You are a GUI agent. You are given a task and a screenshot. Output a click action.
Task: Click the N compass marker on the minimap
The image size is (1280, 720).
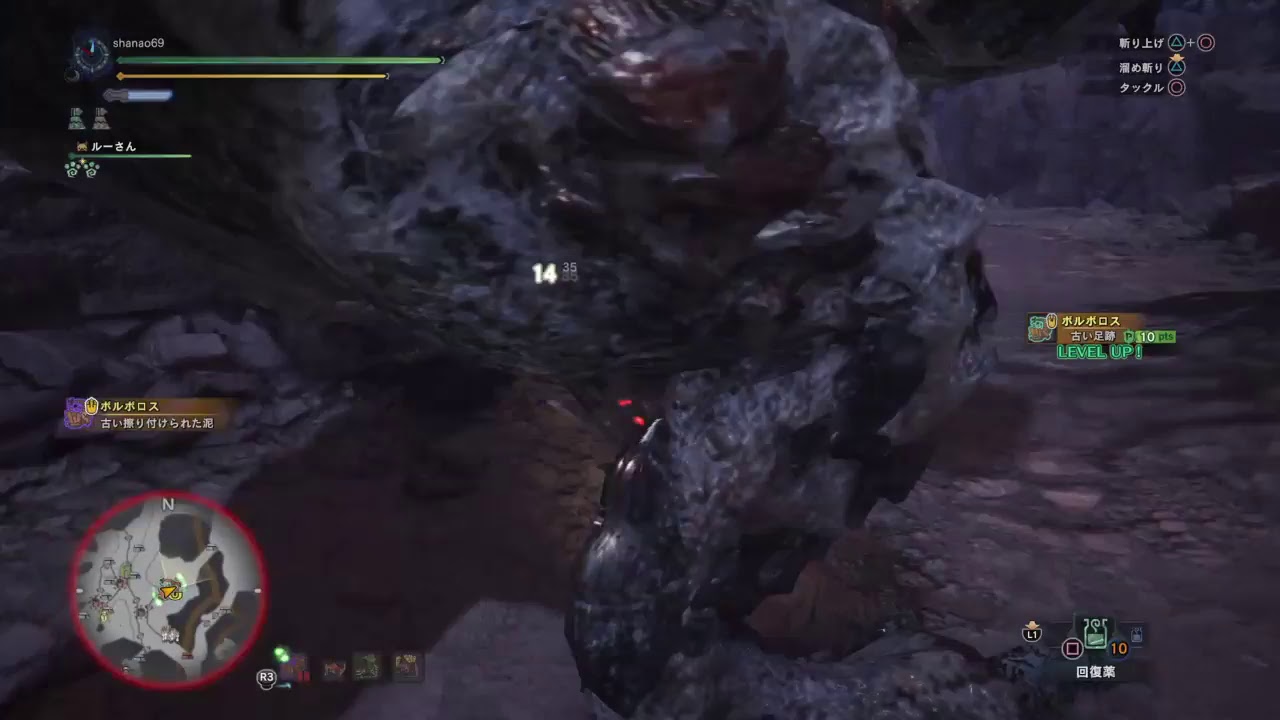(x=167, y=505)
